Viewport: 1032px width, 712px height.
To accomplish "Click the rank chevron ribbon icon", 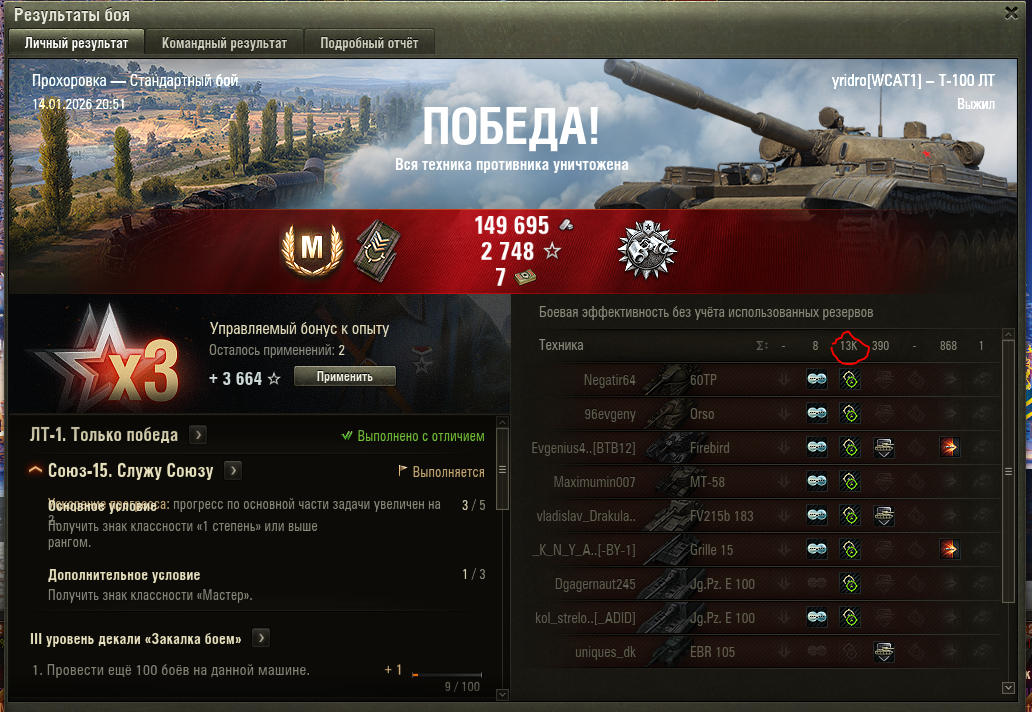I will coord(371,249).
